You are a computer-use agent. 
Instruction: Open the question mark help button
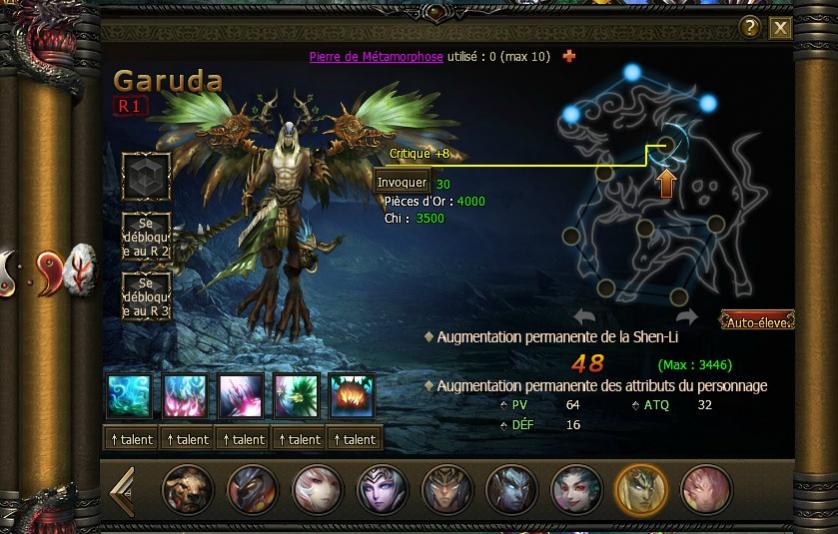point(751,28)
